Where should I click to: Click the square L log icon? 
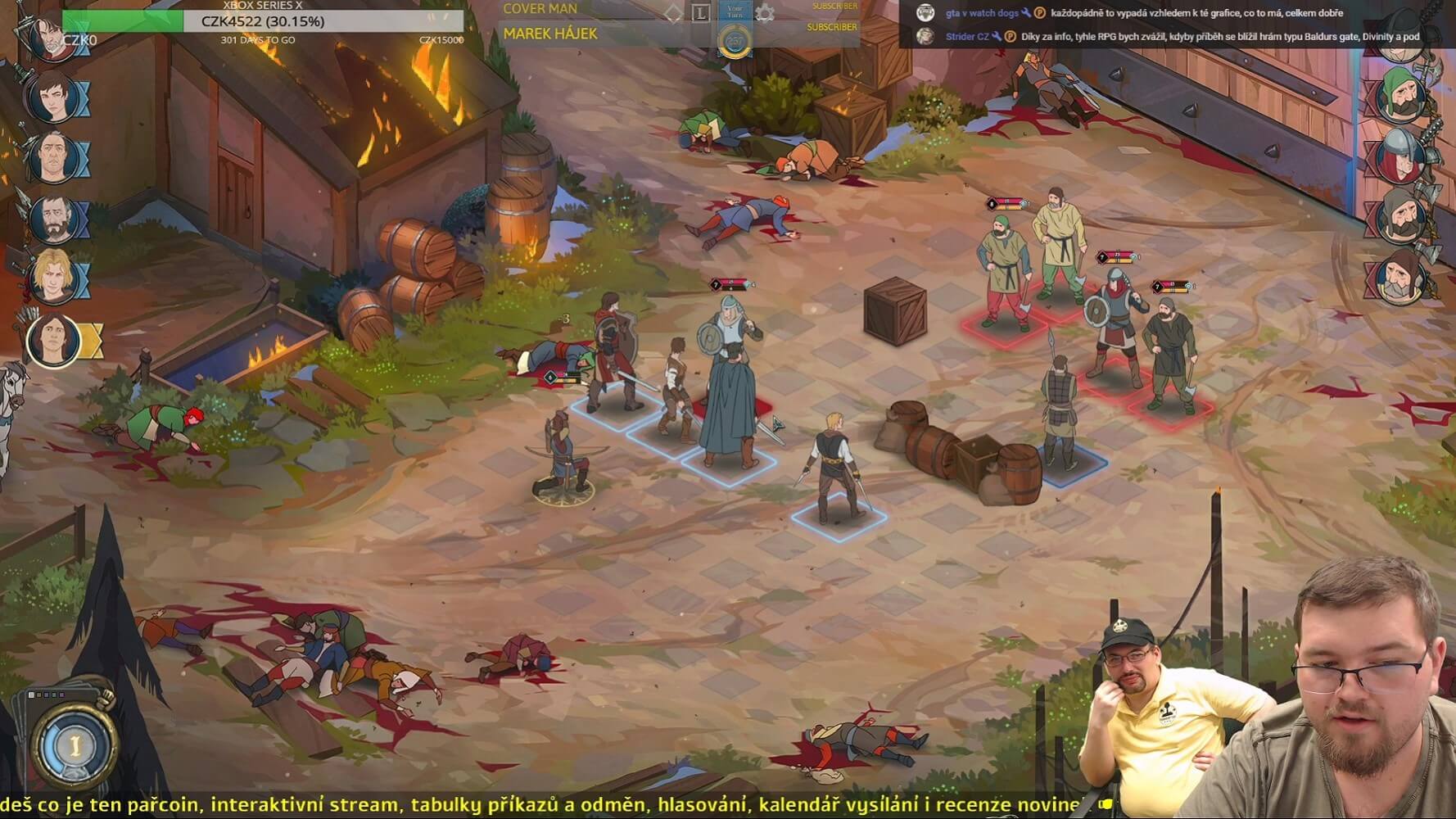point(700,13)
